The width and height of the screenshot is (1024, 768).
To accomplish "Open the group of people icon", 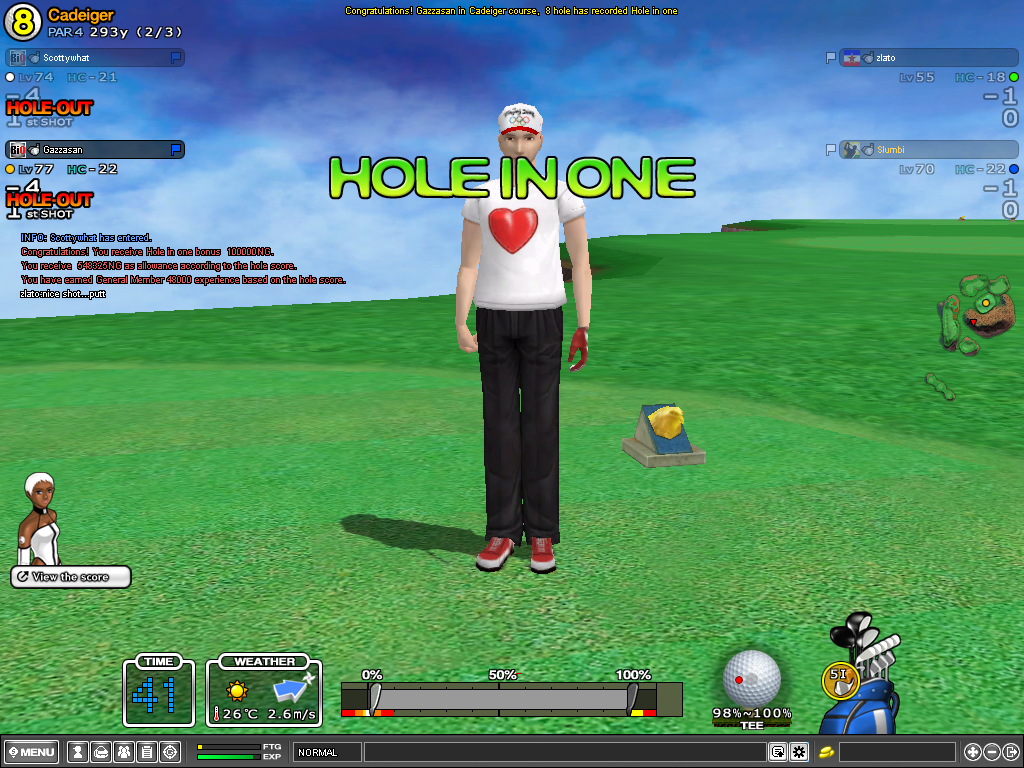I will coord(124,752).
